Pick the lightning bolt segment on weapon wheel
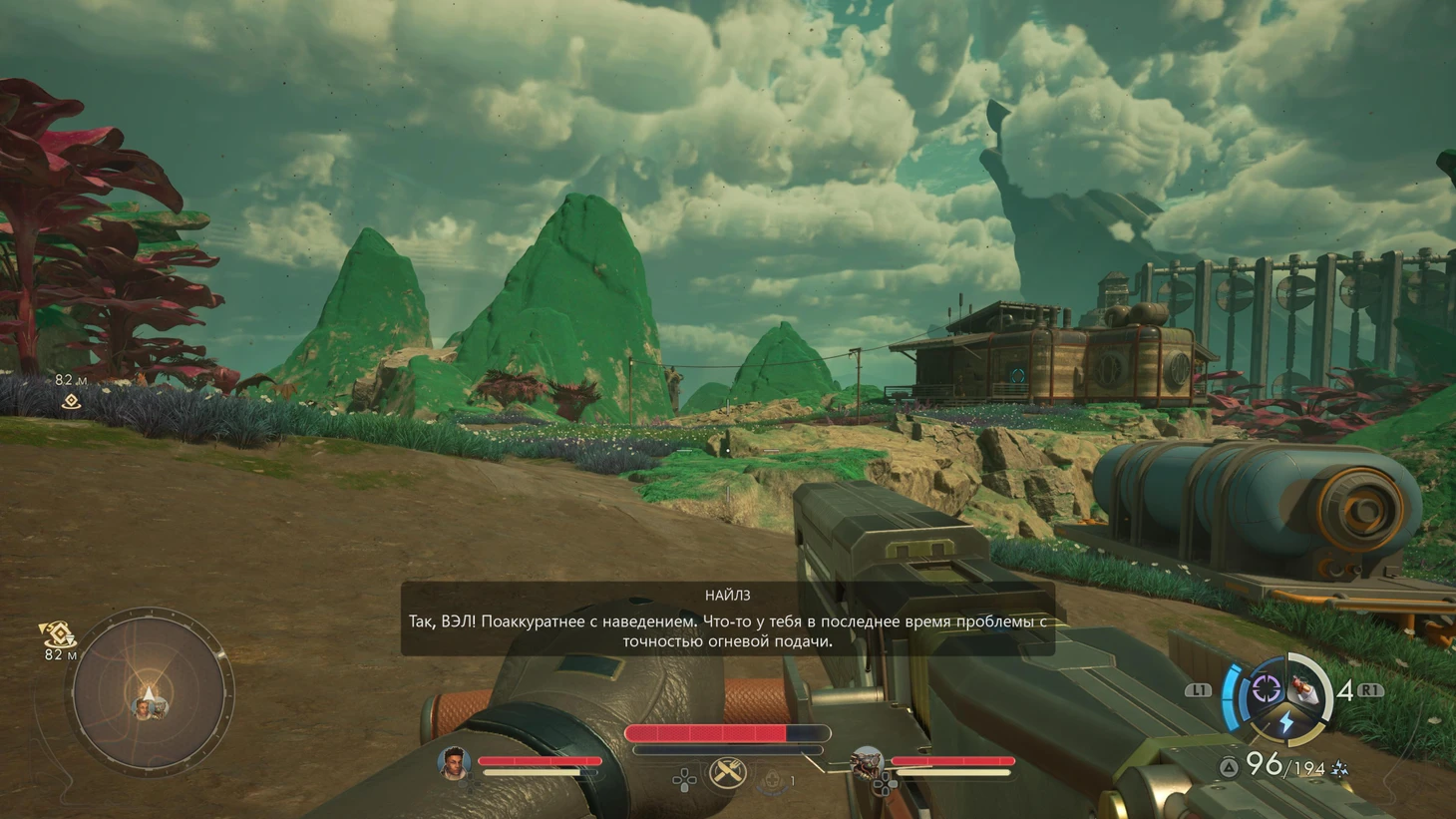This screenshot has width=1456, height=819. click(x=1286, y=722)
